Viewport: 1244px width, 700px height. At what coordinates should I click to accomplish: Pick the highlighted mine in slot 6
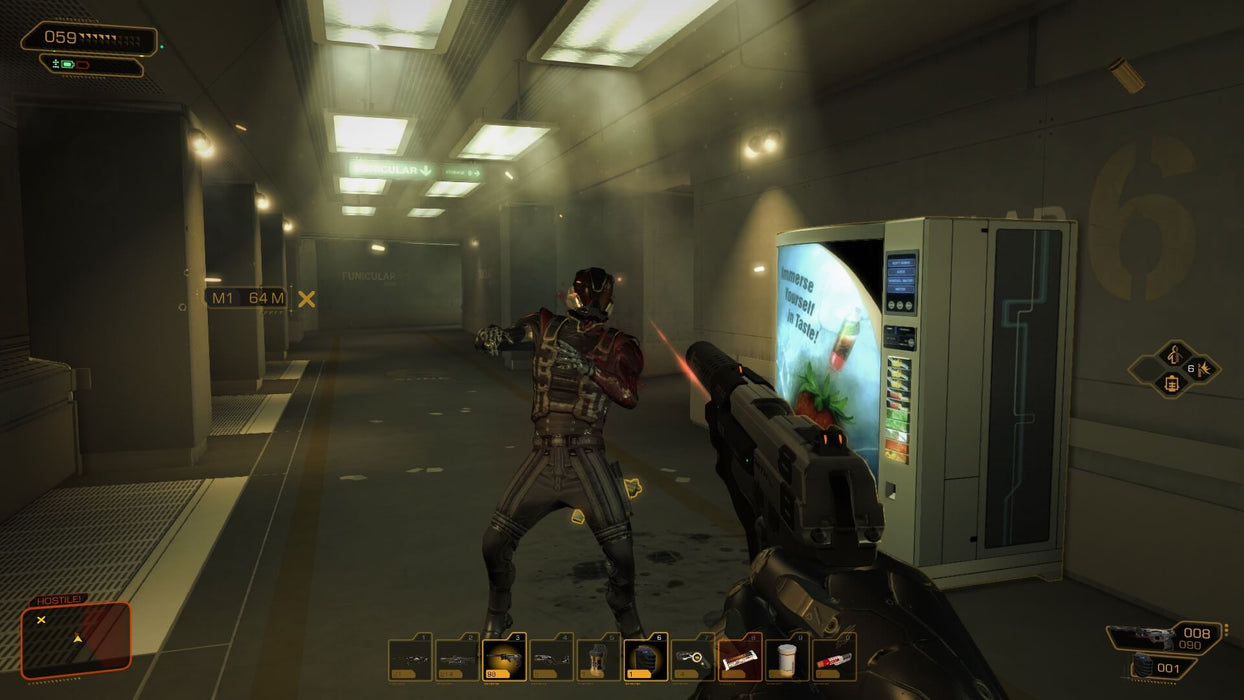(645, 658)
